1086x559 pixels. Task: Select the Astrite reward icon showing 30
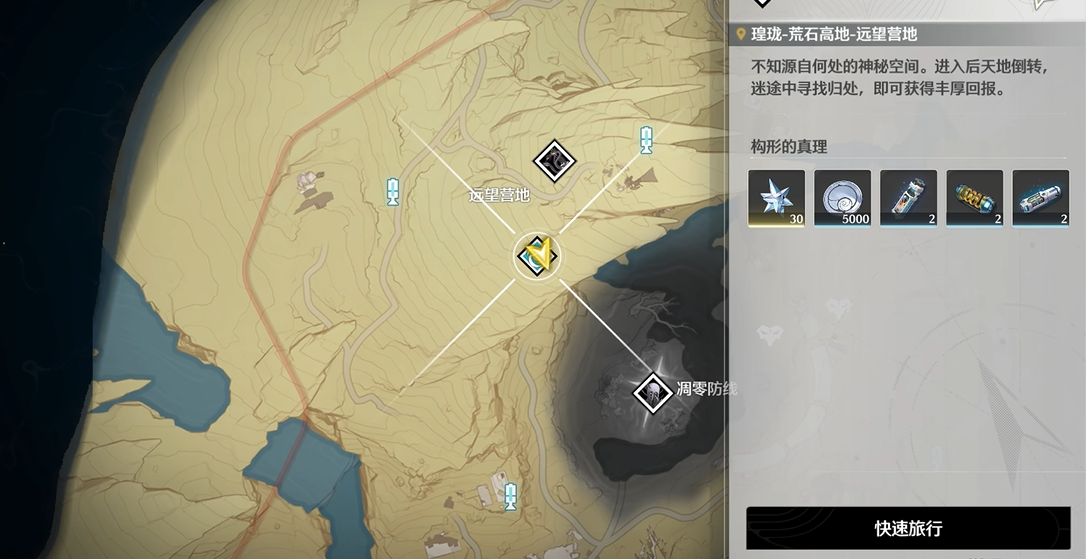(776, 198)
